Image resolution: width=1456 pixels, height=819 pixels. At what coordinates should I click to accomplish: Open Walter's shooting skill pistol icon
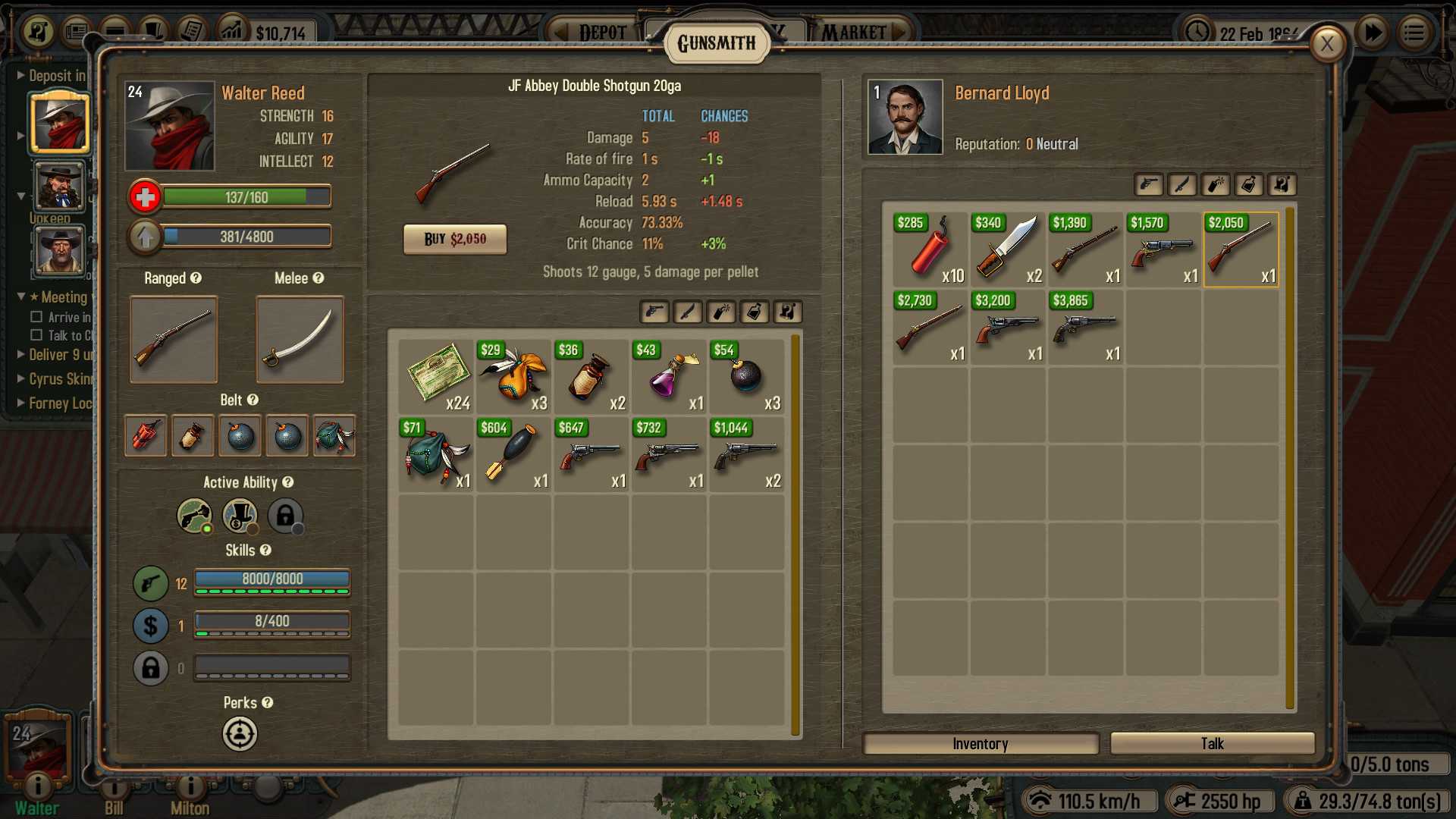(151, 583)
